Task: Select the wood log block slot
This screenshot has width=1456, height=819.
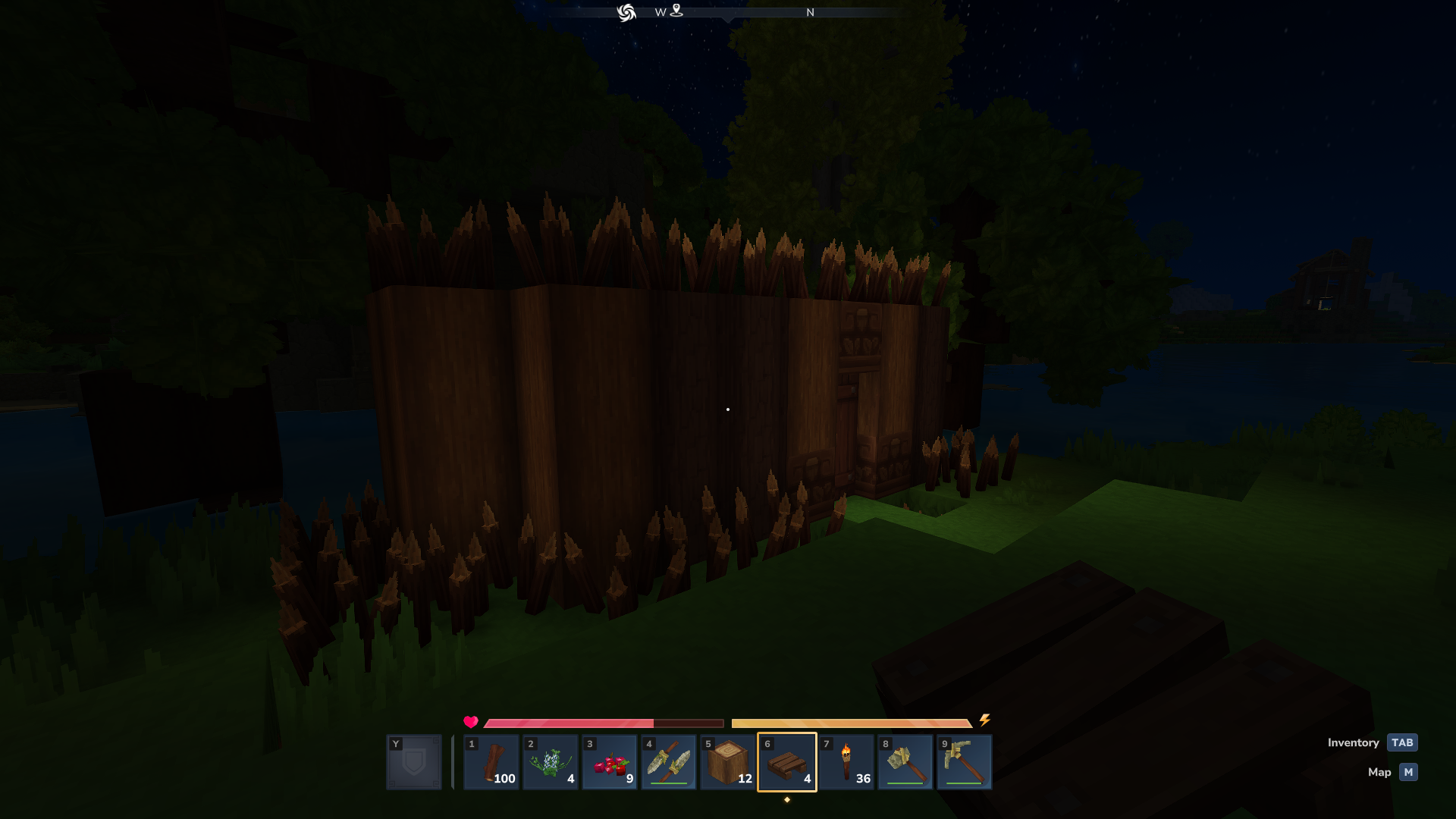Action: 728,762
